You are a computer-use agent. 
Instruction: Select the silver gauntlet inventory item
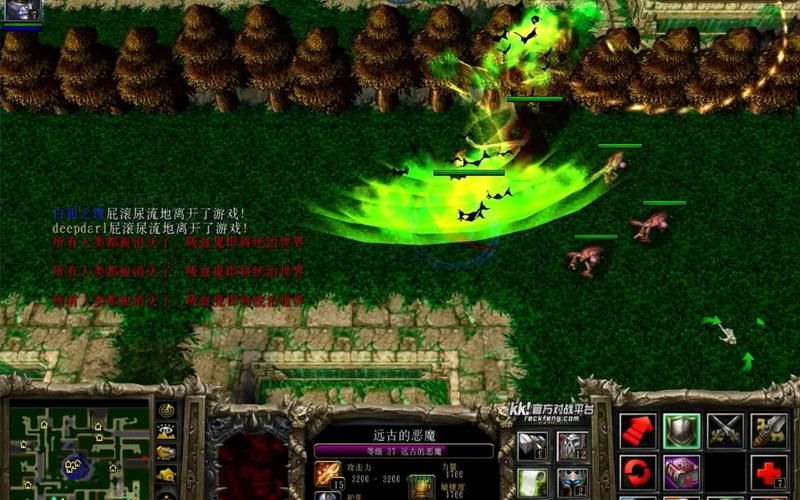pyautogui.click(x=532, y=446)
